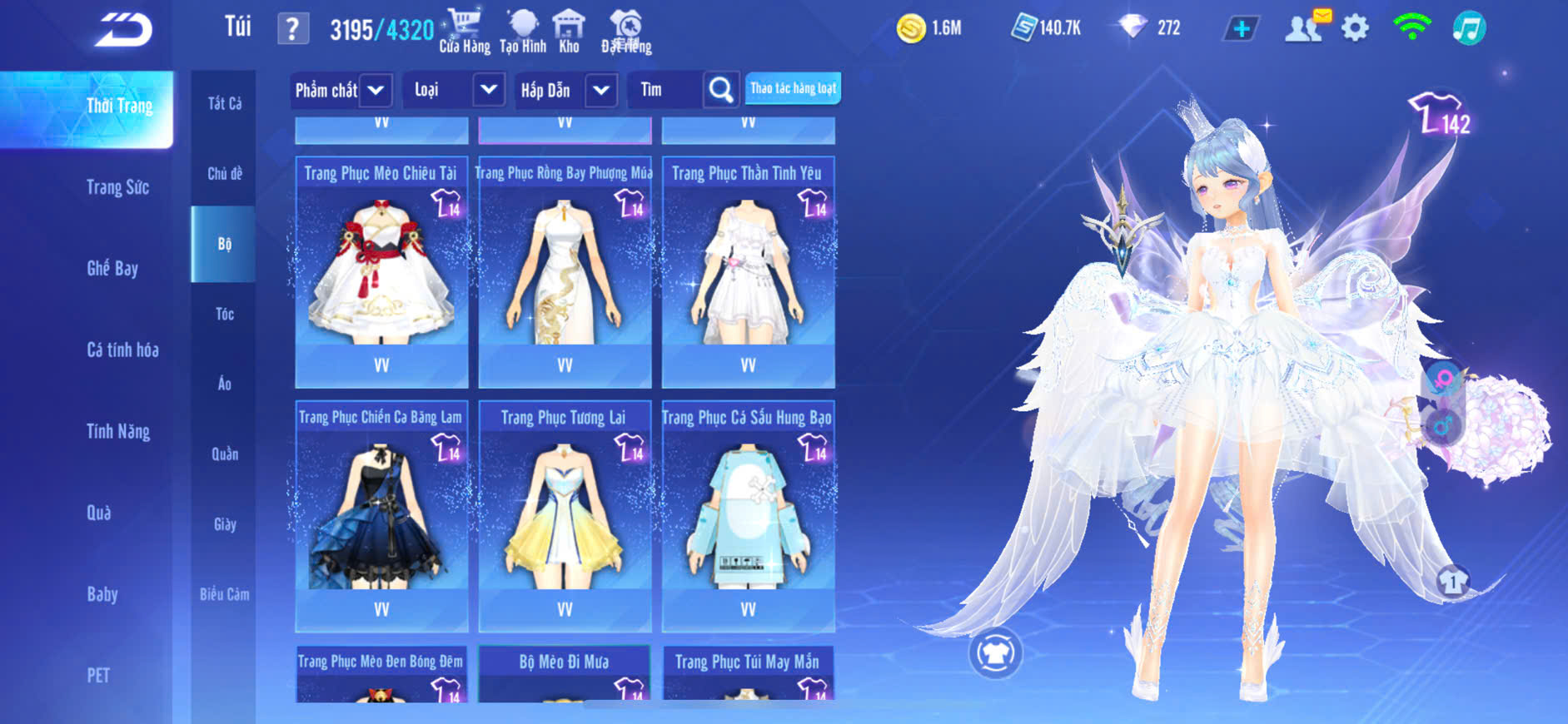
Task: Switch to the Ghế Bay tab
Action: (112, 268)
